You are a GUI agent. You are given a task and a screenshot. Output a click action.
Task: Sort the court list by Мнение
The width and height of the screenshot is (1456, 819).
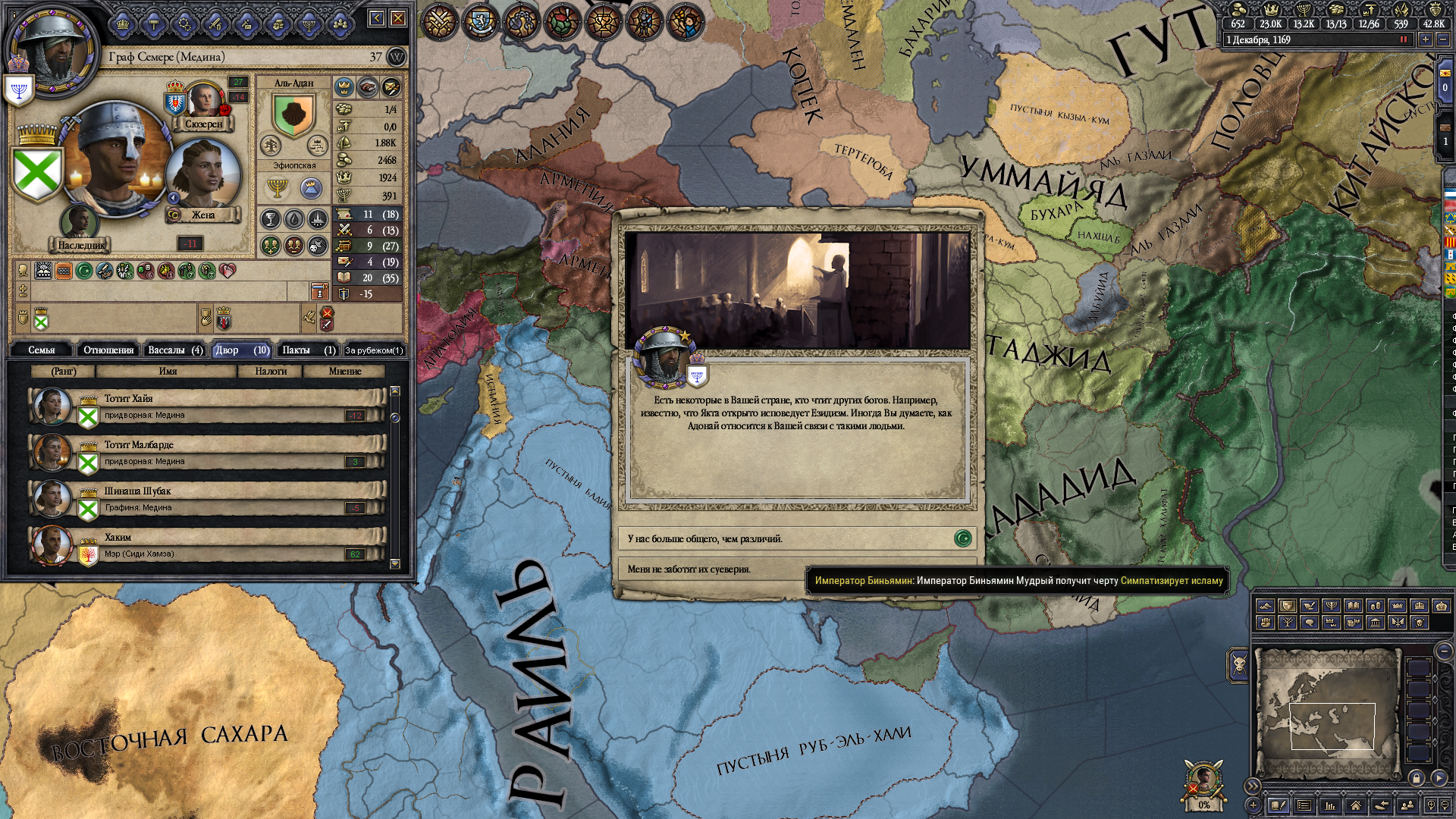344,371
